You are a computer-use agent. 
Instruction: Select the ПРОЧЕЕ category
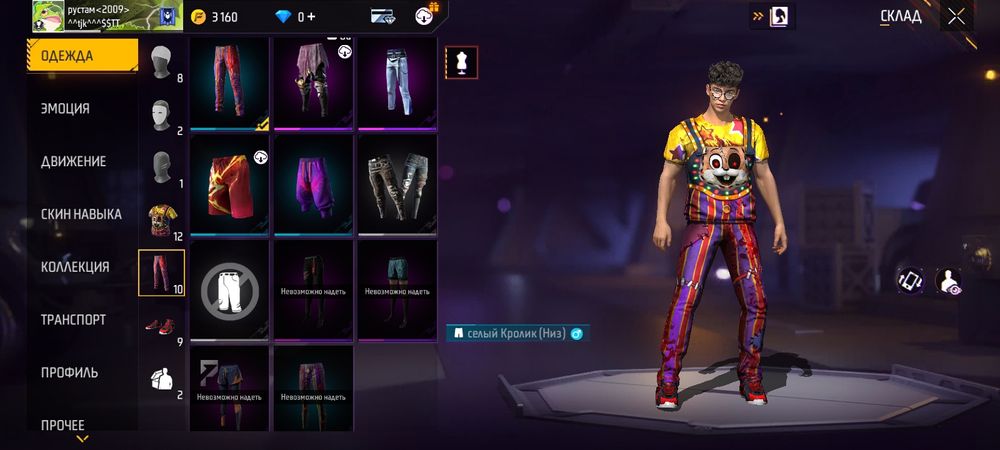click(x=62, y=425)
